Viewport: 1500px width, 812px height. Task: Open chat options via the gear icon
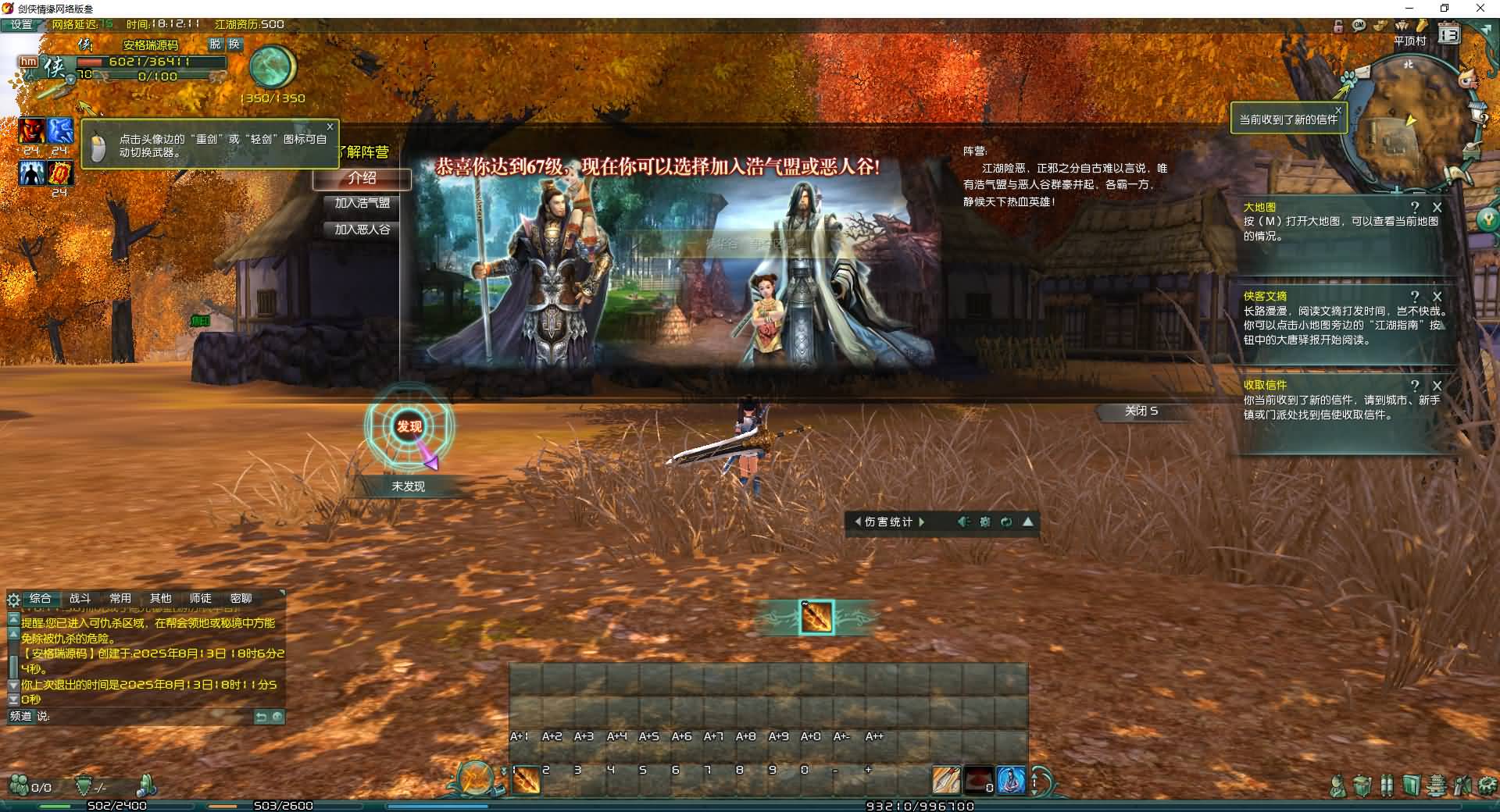[x=13, y=600]
